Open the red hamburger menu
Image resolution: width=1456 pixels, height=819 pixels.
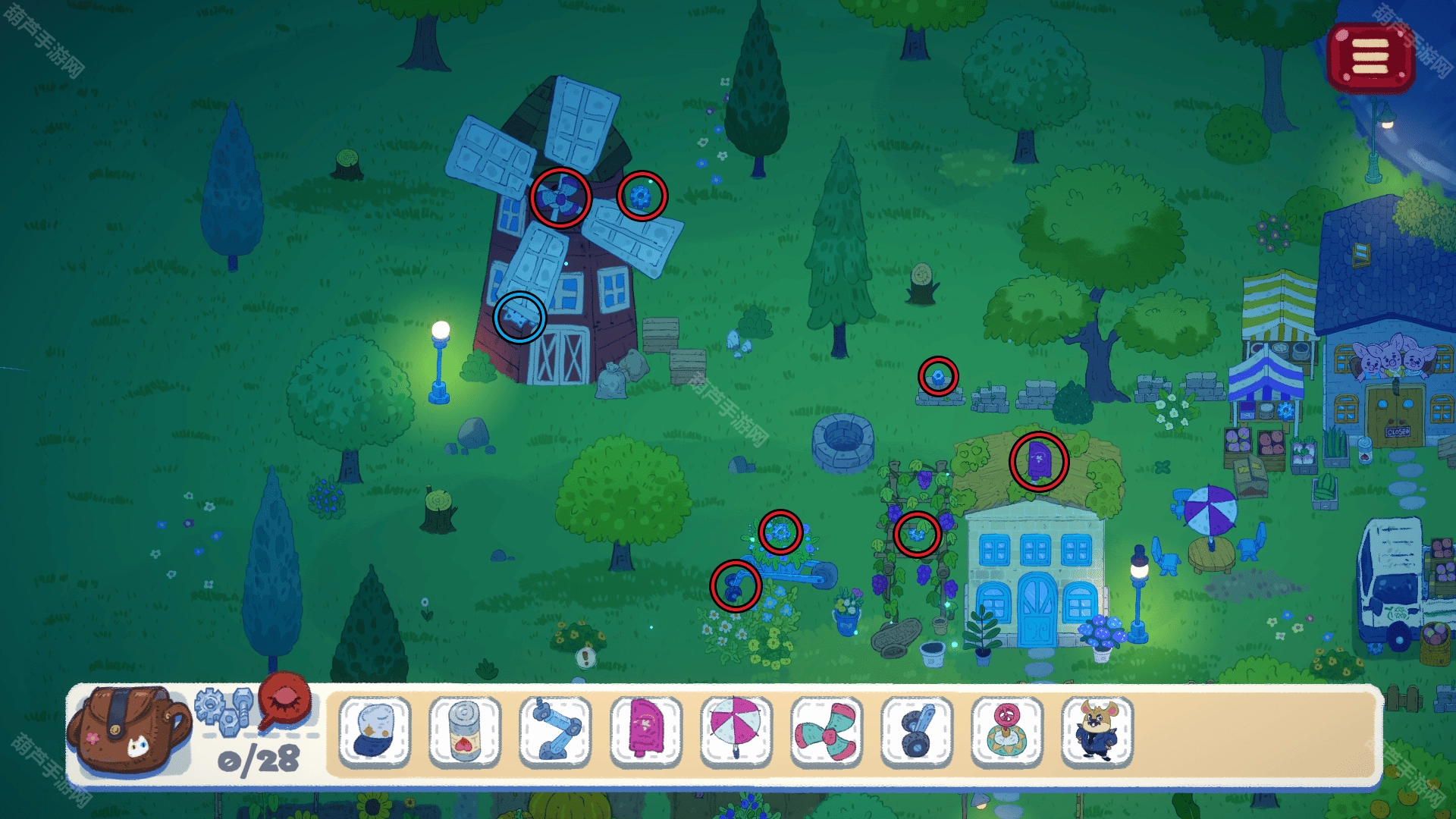(1370, 57)
